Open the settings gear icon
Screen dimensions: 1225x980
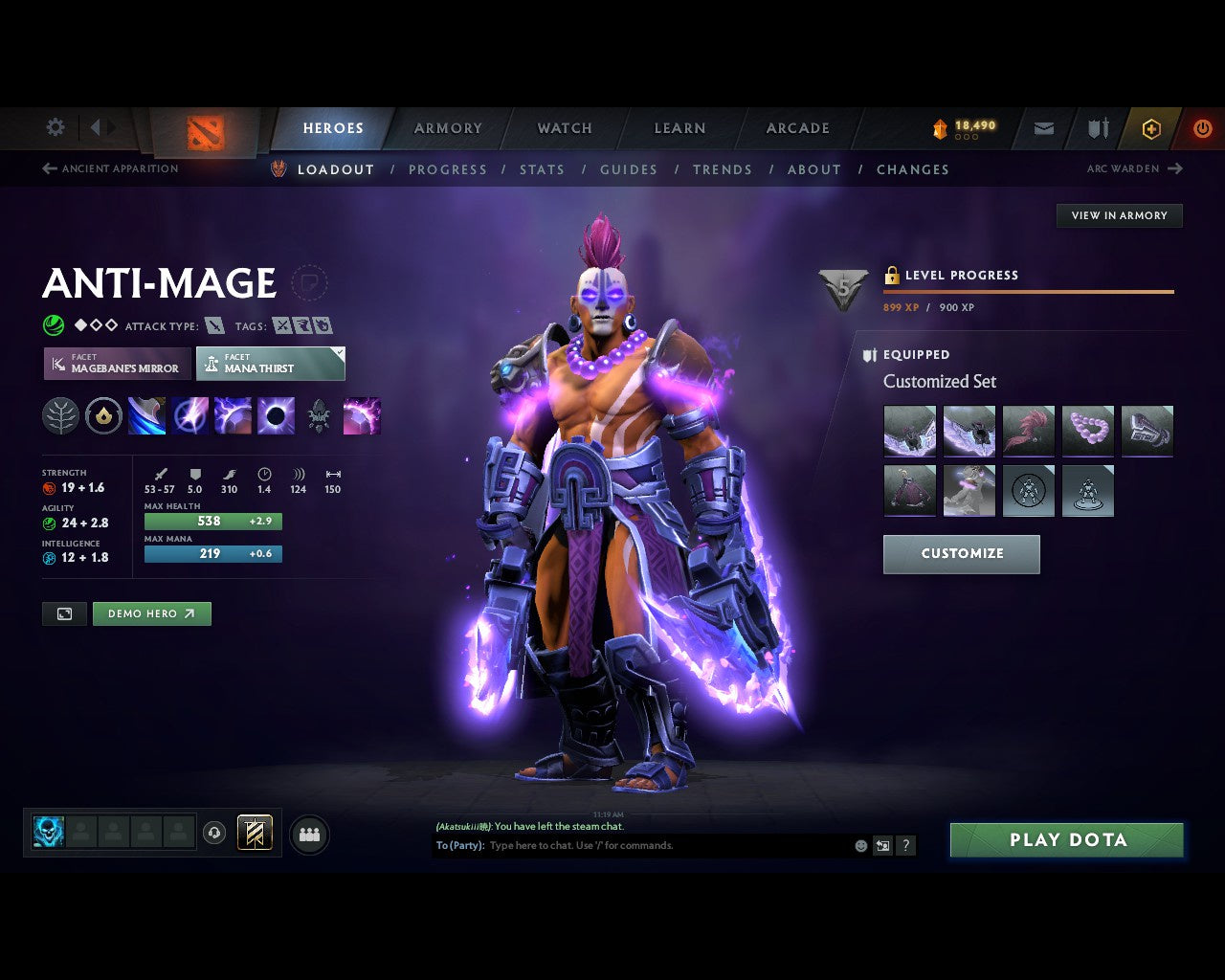(55, 126)
